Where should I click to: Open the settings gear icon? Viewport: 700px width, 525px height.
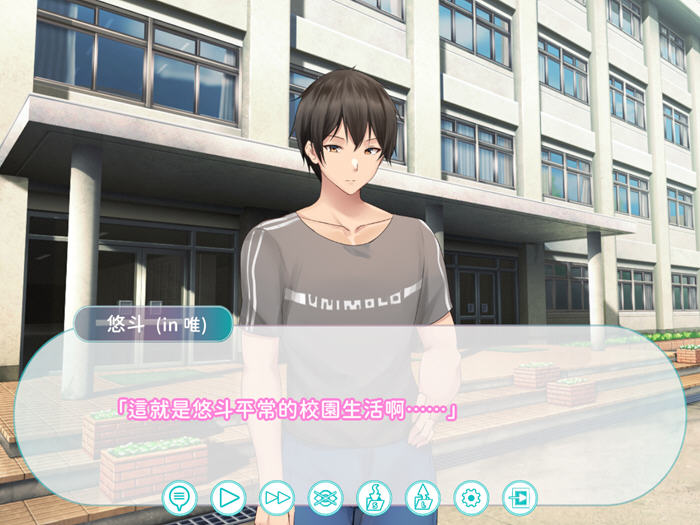(x=471, y=496)
